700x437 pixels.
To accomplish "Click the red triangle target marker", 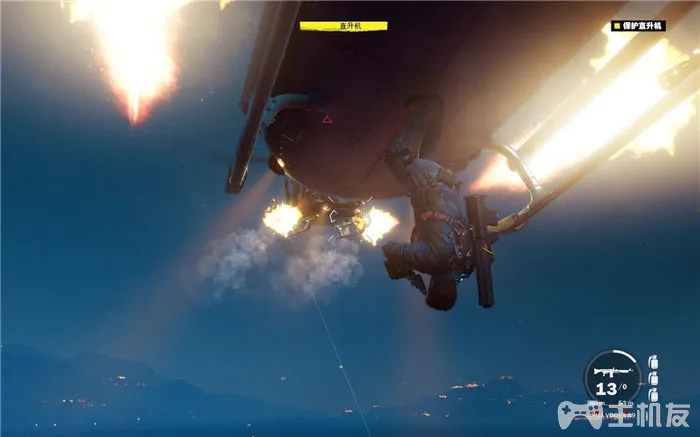I will [327, 120].
